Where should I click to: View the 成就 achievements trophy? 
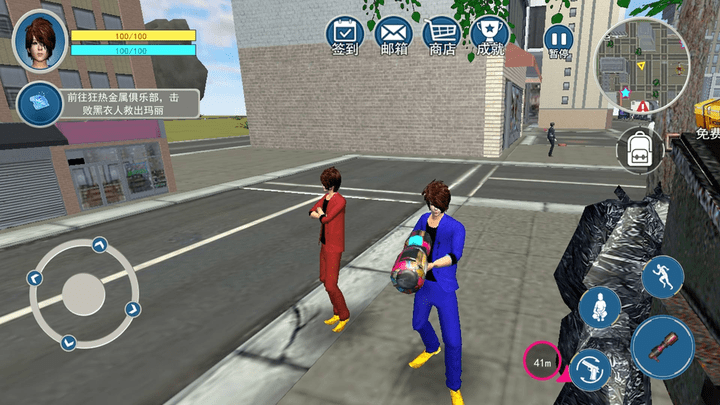click(x=489, y=35)
